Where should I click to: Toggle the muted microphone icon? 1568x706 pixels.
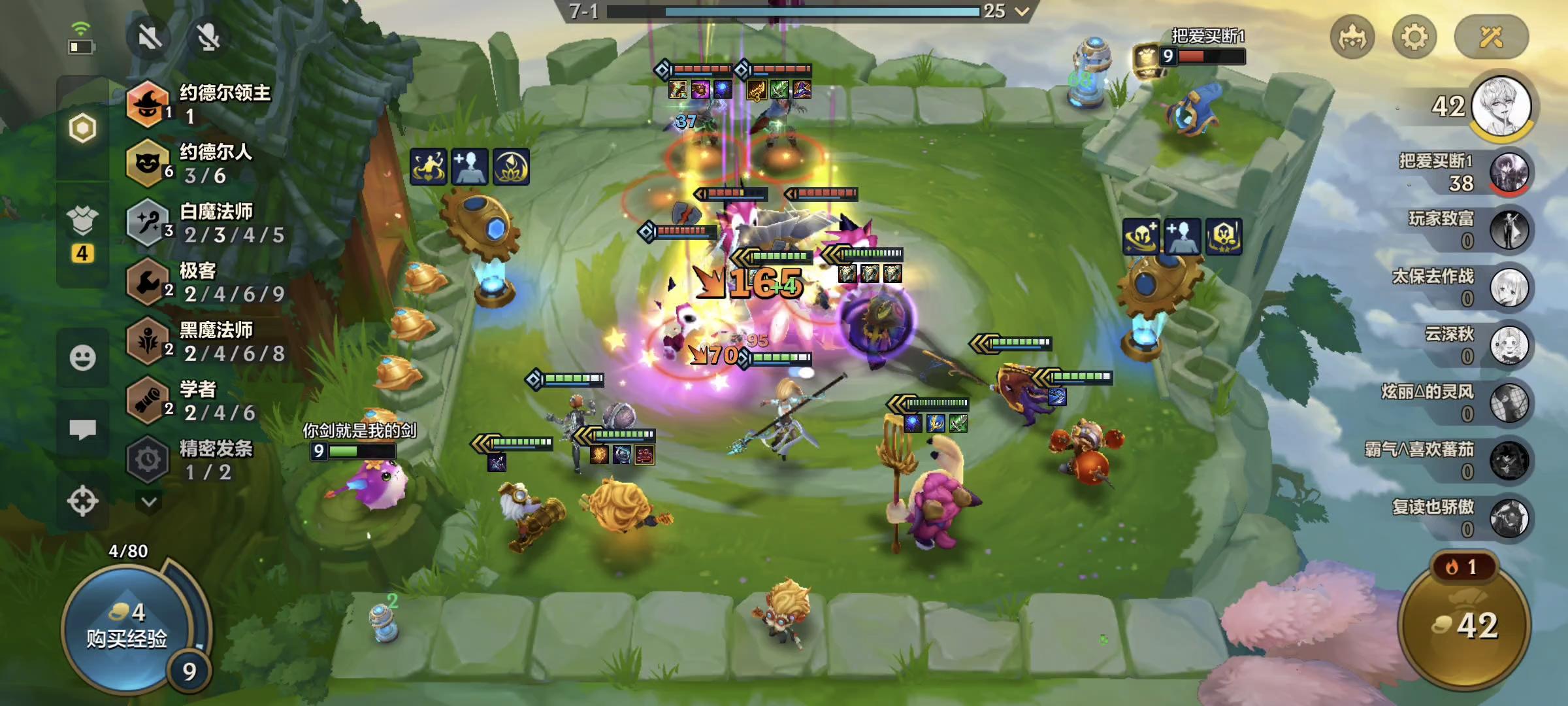click(208, 37)
